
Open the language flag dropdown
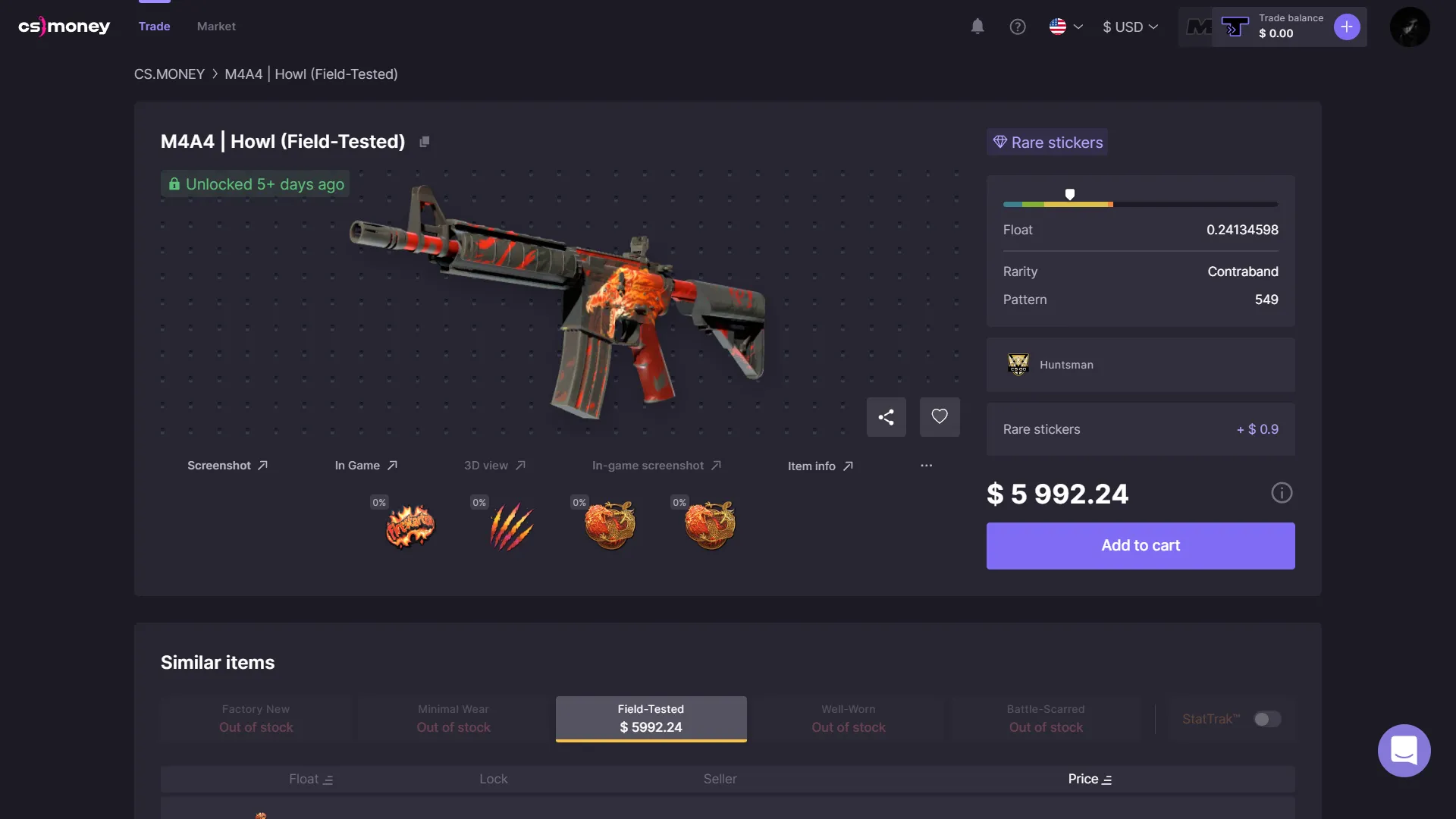[1065, 27]
